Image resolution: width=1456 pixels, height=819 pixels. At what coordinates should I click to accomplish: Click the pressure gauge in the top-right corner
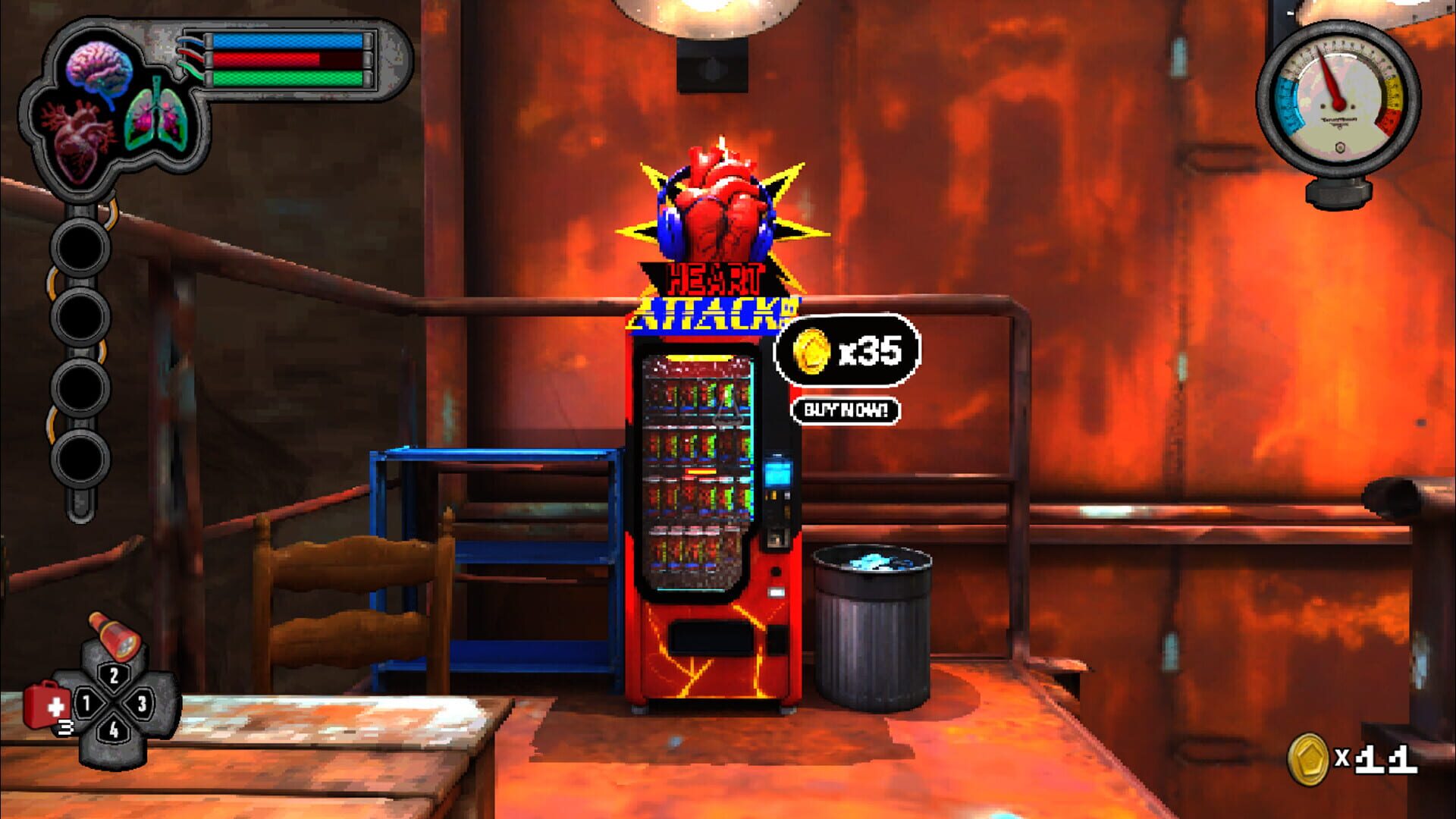coord(1338,99)
